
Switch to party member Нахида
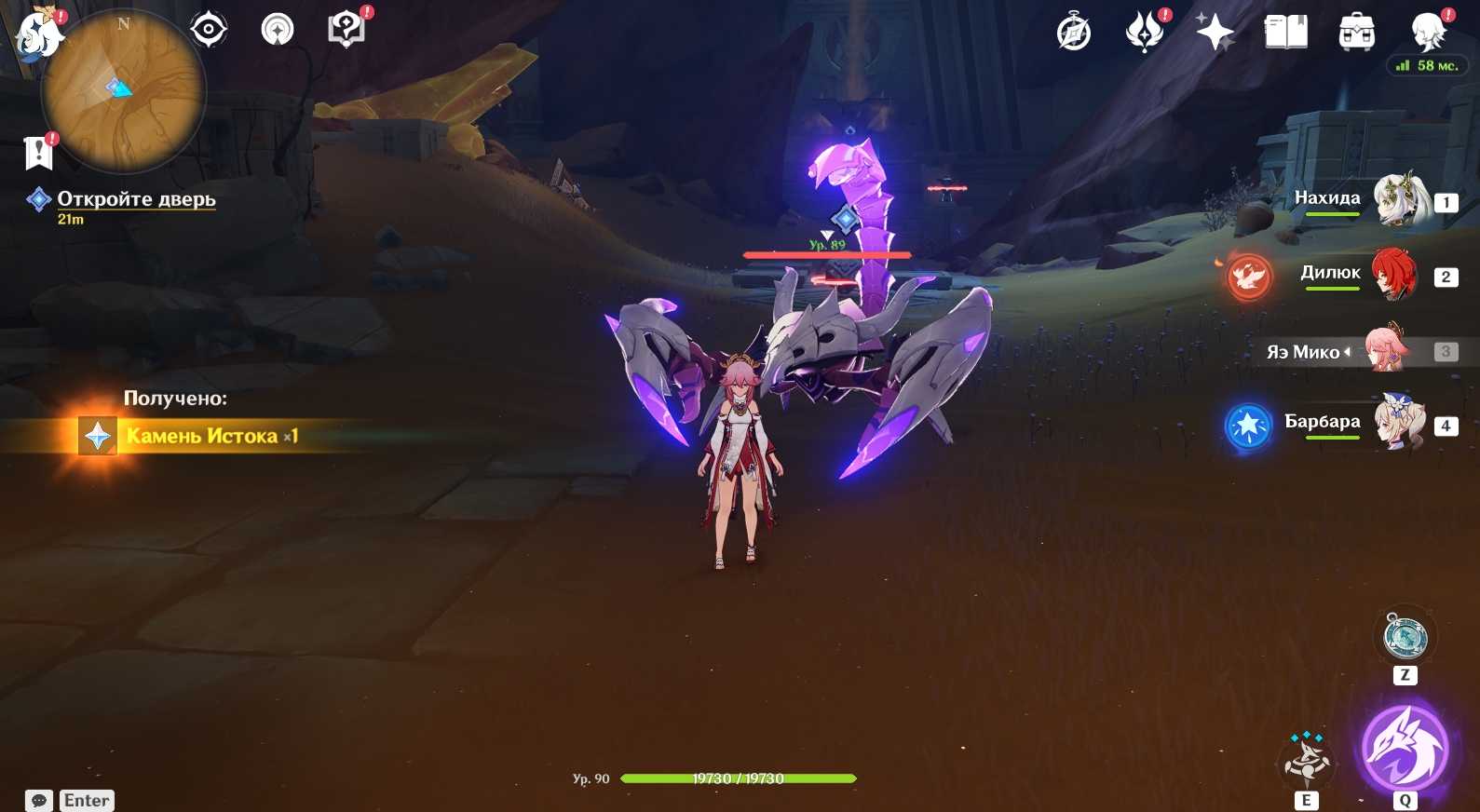coord(1402,200)
